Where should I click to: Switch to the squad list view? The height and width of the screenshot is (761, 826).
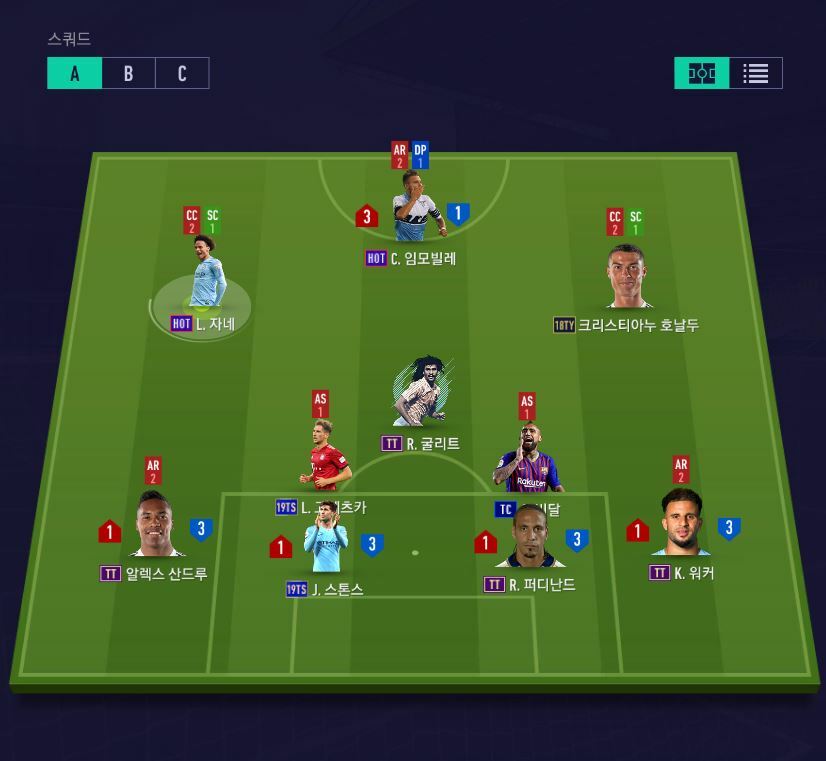pyautogui.click(x=756, y=73)
